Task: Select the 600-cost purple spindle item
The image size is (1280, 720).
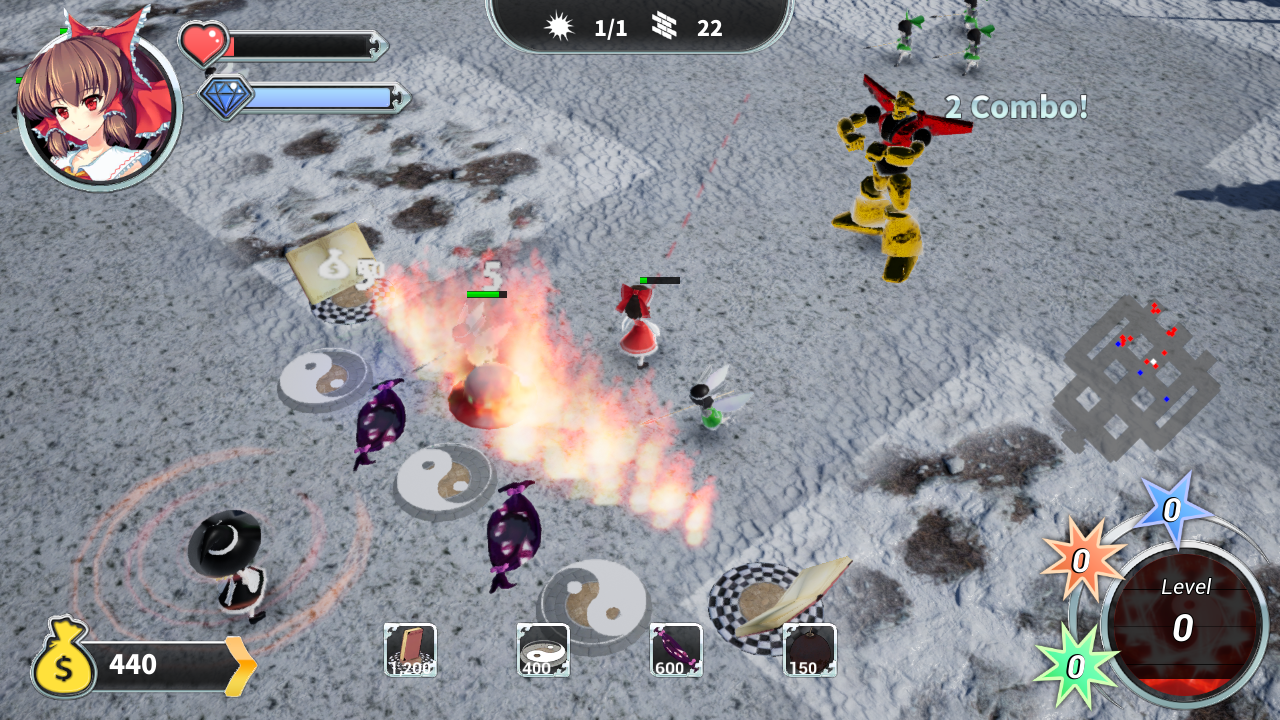Action: [x=675, y=650]
